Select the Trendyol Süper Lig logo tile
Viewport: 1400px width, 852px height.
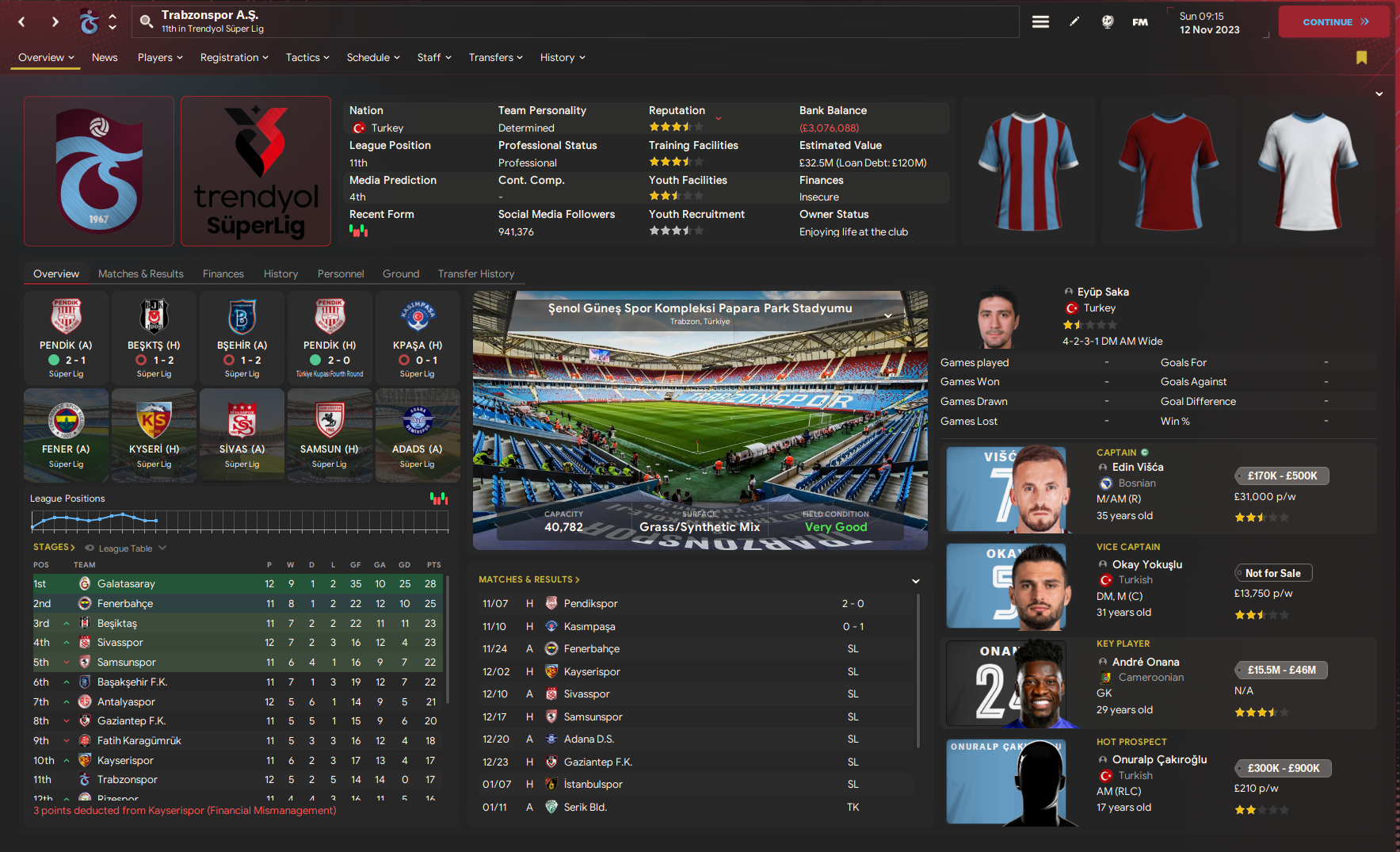(256, 171)
